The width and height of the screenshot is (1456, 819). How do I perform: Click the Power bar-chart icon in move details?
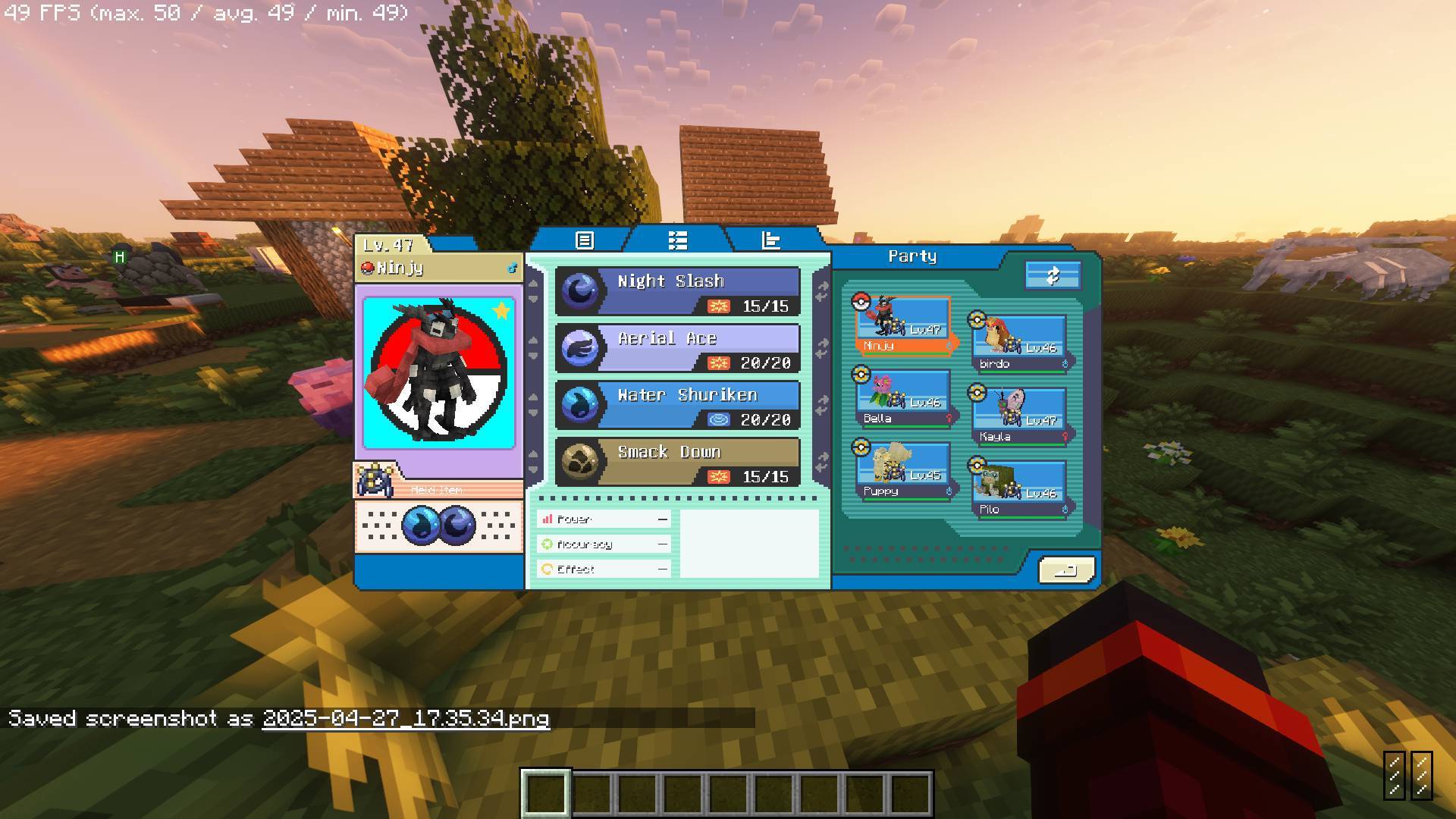click(548, 519)
